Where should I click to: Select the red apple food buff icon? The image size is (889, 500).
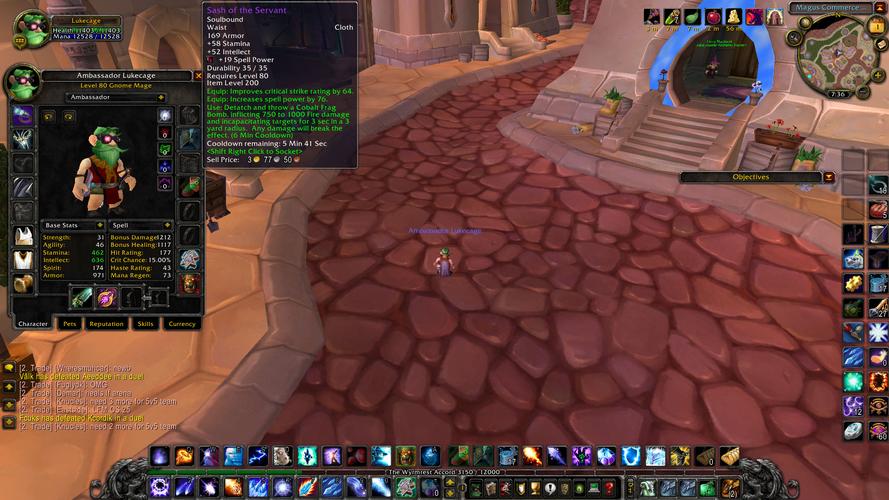713,17
